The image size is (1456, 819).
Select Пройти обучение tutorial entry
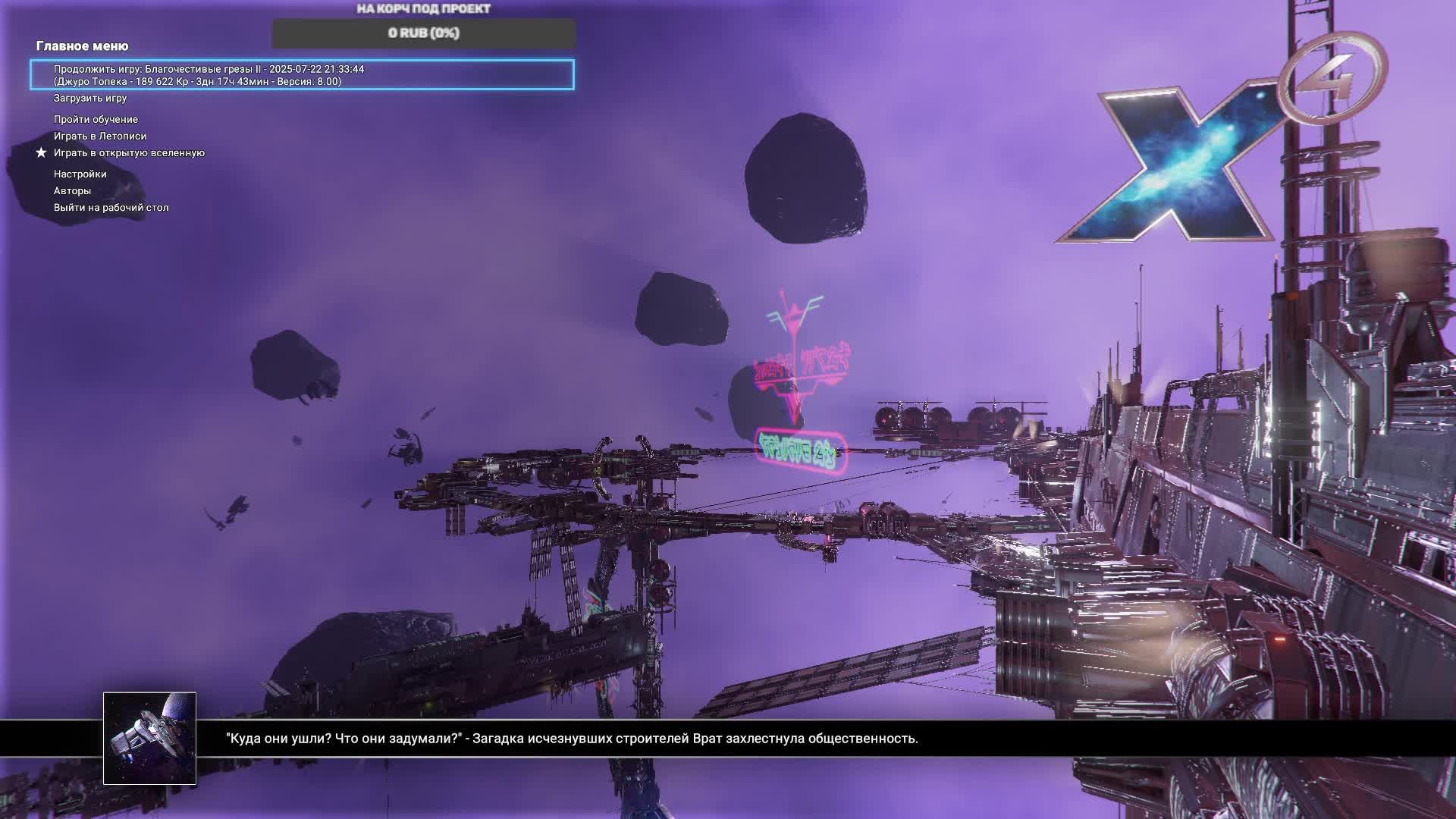click(96, 120)
